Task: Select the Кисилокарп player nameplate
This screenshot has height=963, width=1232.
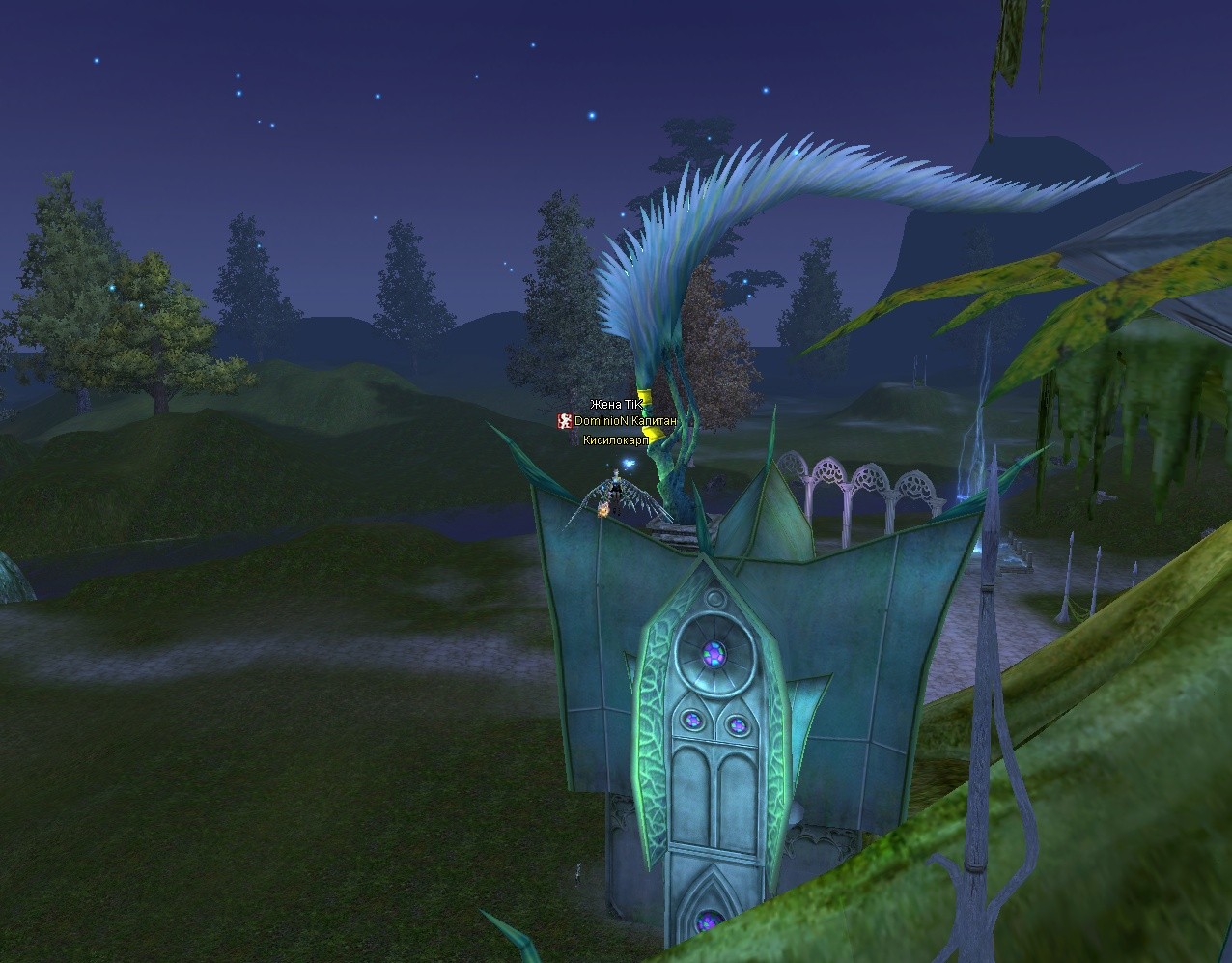Action: 615,440
